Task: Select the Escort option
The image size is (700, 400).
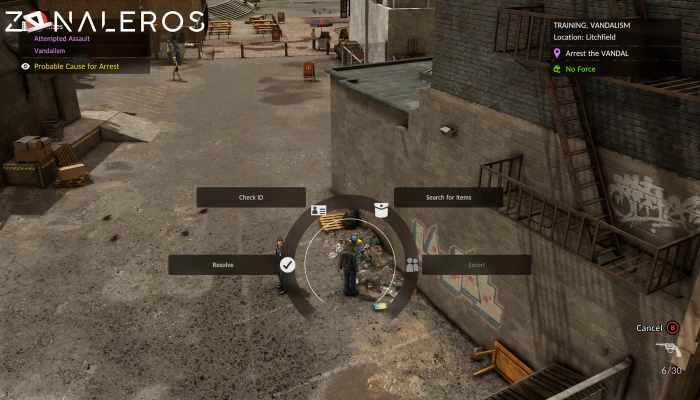Action: point(476,265)
